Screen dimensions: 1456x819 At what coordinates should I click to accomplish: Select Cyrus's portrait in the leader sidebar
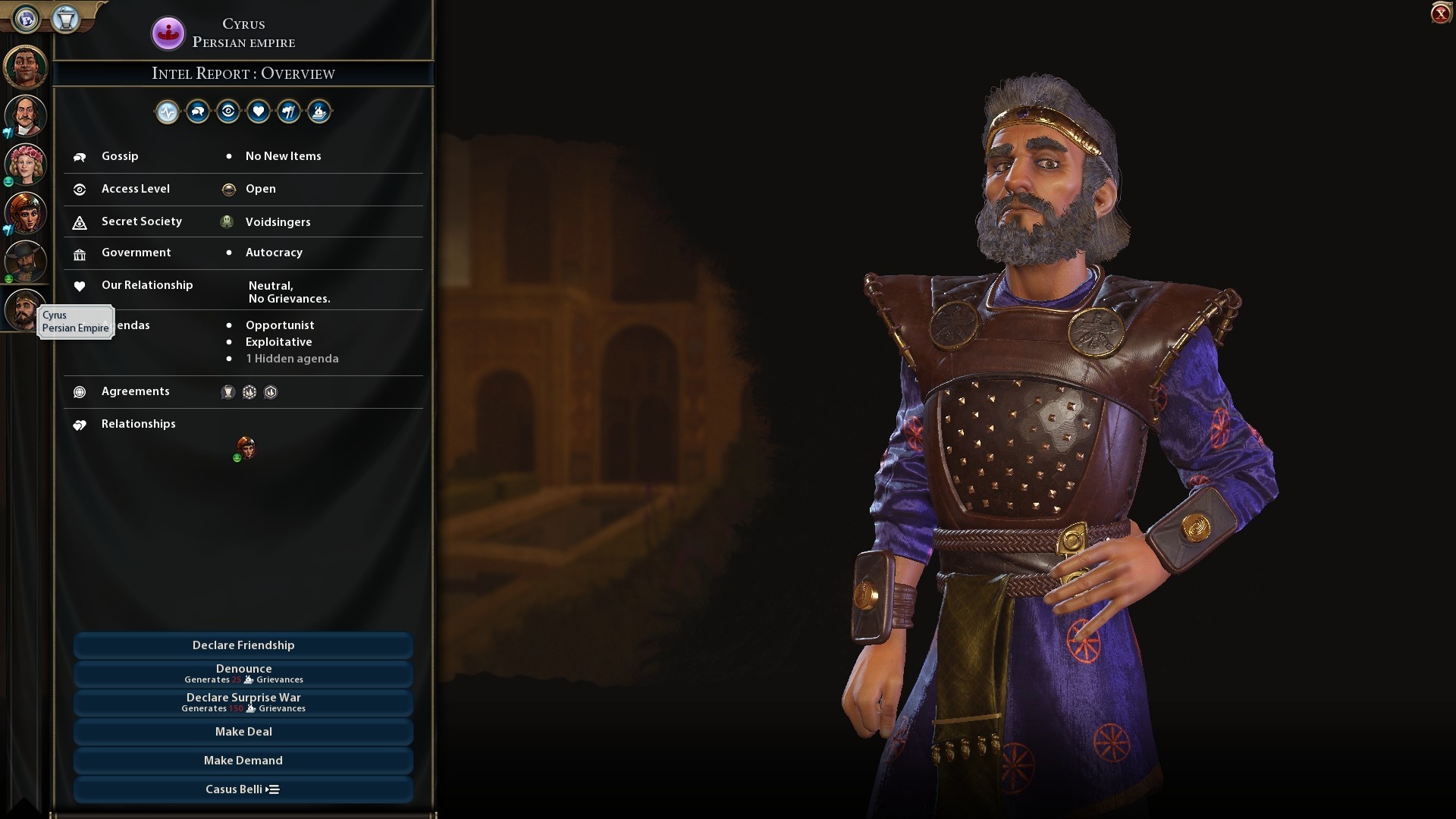point(25,309)
